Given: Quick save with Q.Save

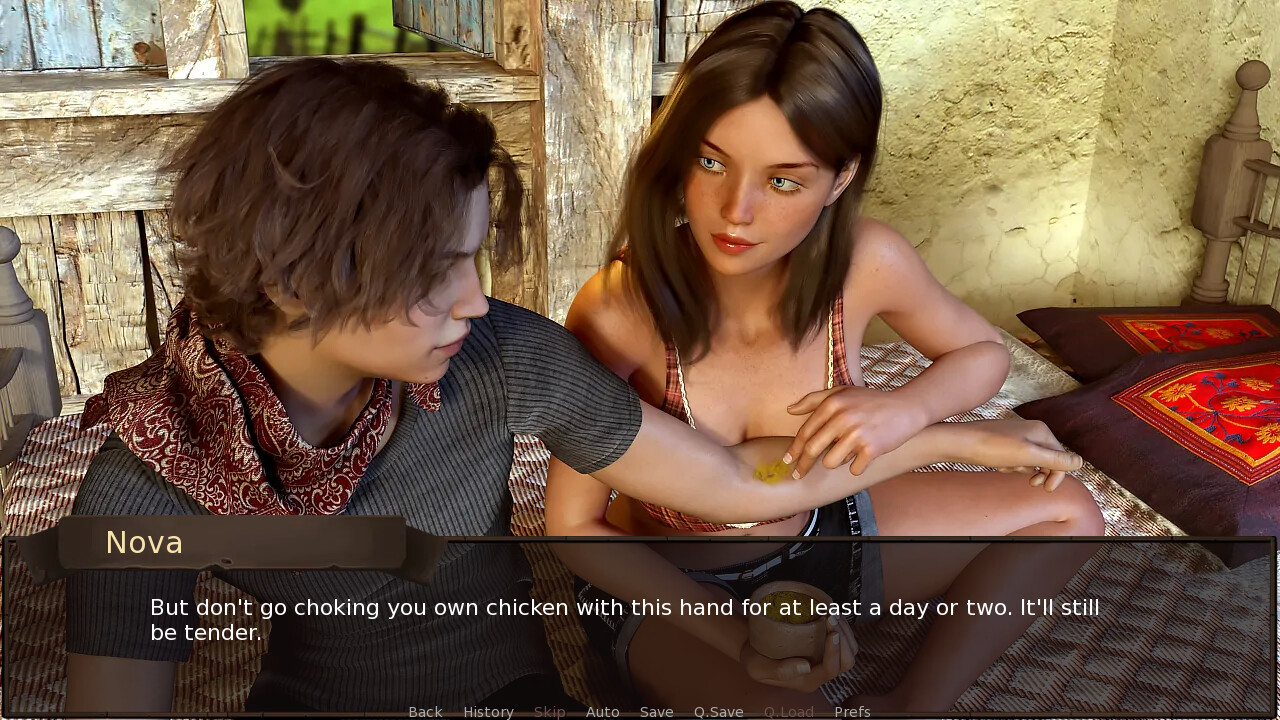Looking at the screenshot, I should coord(718,711).
